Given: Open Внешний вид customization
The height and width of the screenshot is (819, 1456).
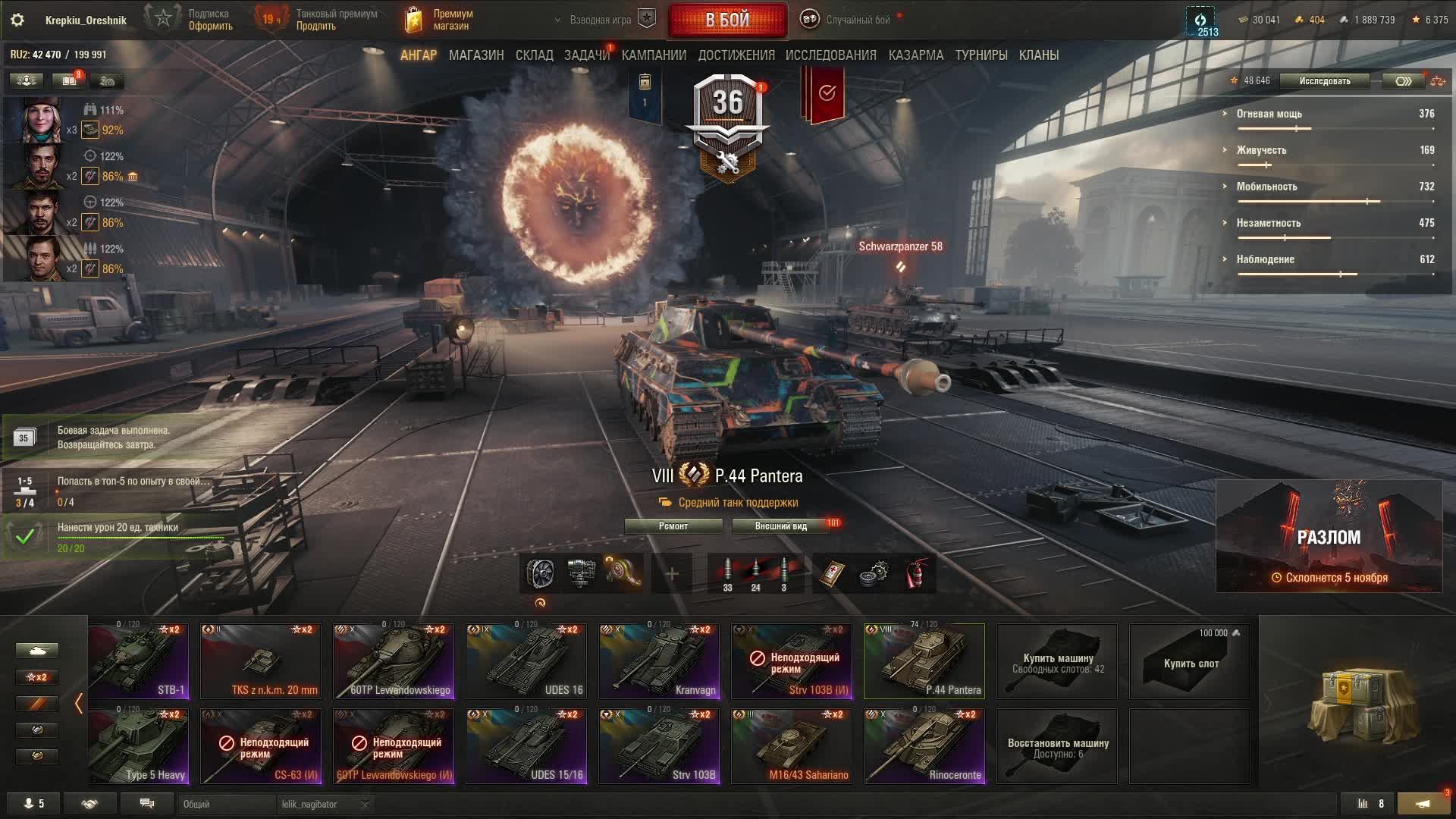Looking at the screenshot, I should (x=780, y=526).
